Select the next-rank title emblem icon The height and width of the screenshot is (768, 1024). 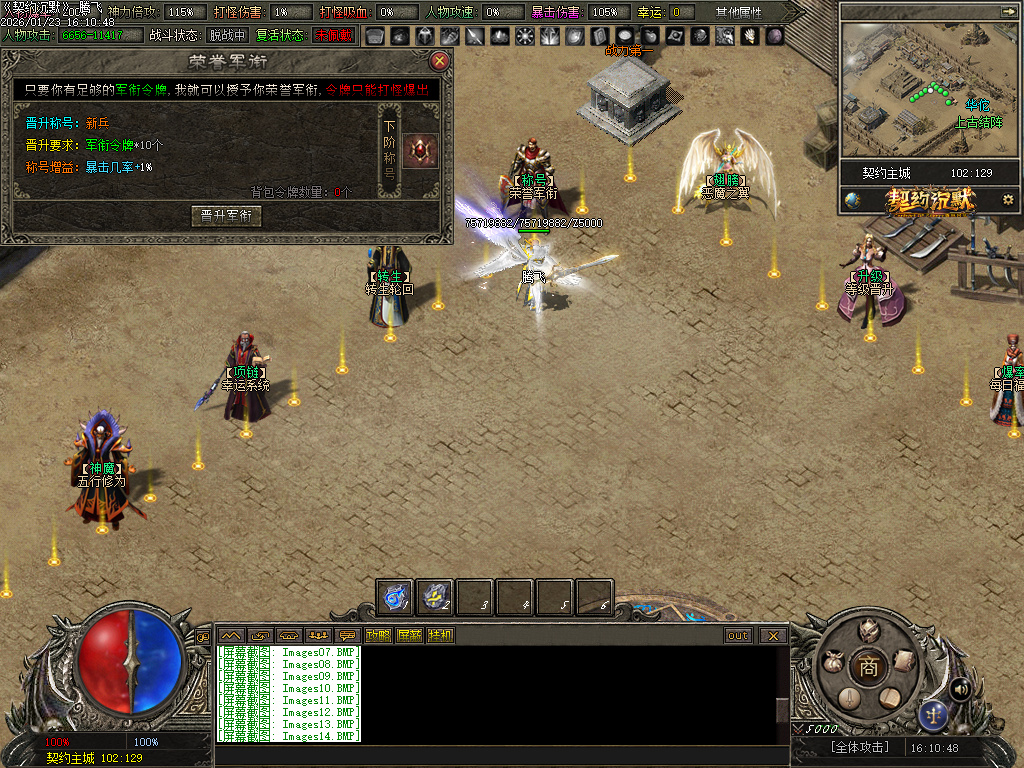(x=421, y=152)
